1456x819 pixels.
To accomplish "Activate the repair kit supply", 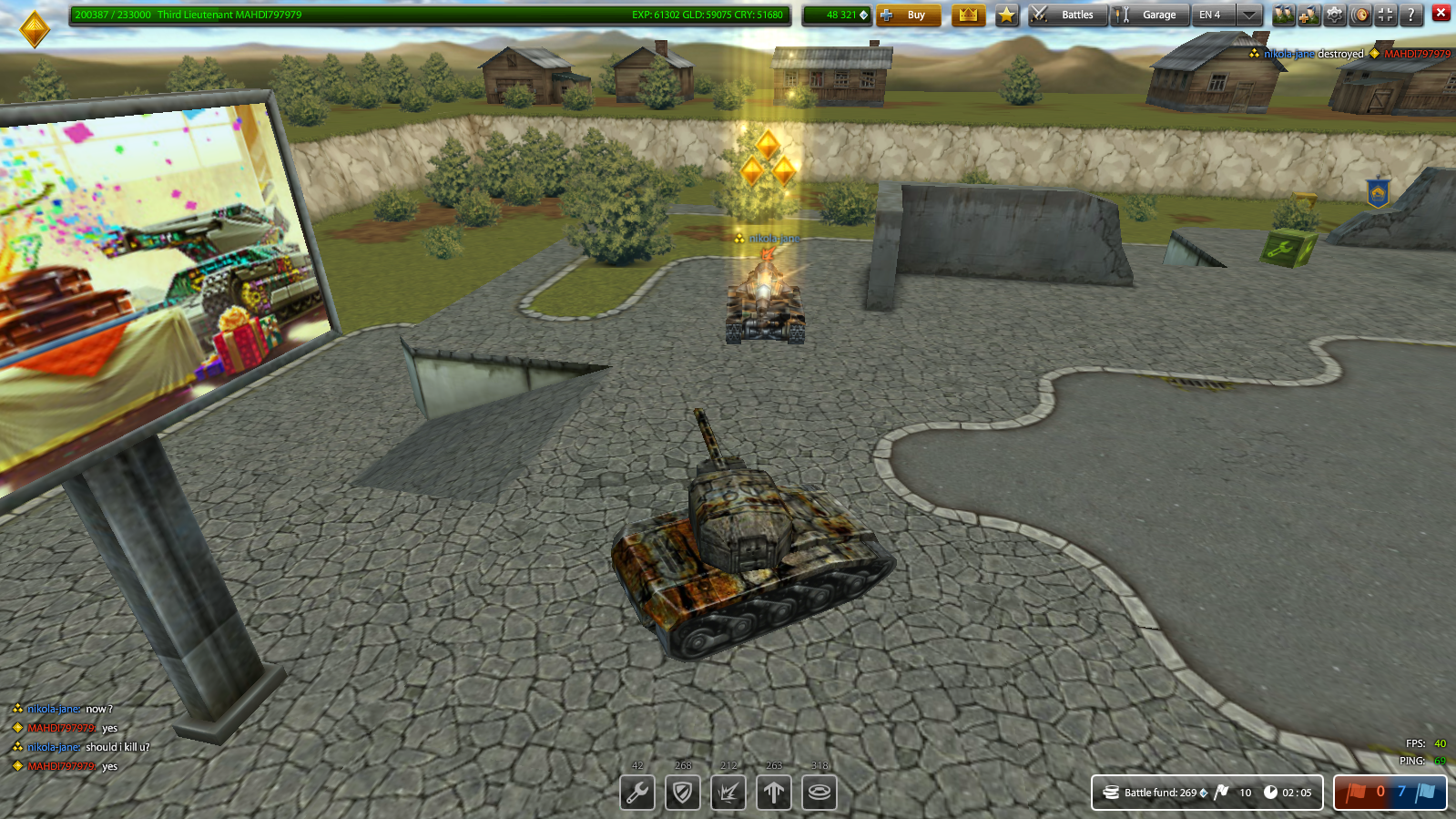I will [637, 793].
